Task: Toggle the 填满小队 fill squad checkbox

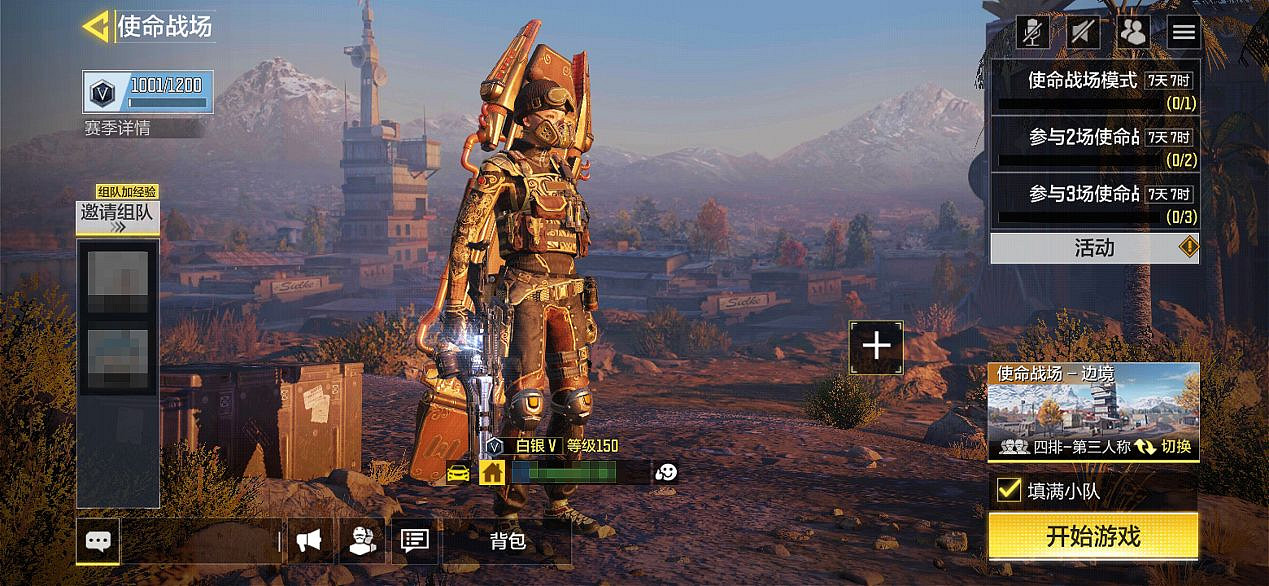Action: [x=1009, y=490]
